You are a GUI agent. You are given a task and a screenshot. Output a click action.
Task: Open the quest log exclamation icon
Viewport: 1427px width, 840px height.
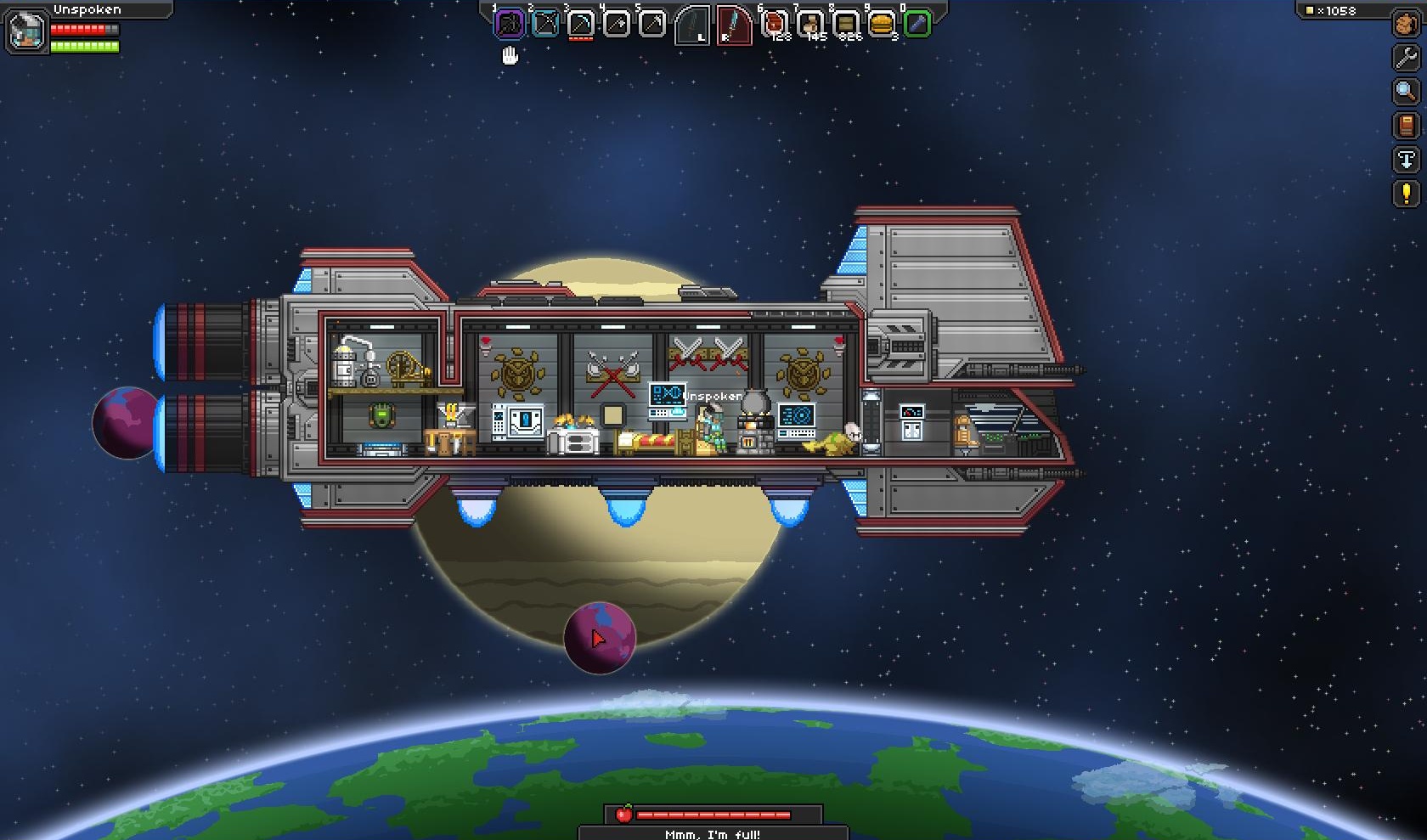[1406, 194]
